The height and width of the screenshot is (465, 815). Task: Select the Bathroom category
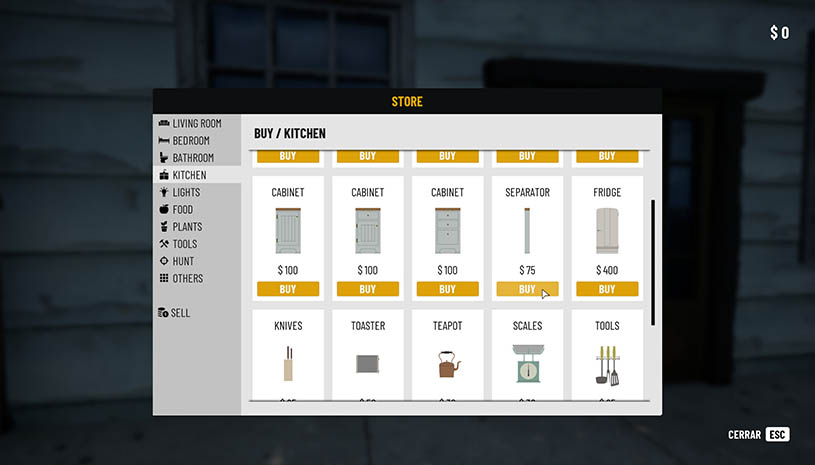point(192,158)
